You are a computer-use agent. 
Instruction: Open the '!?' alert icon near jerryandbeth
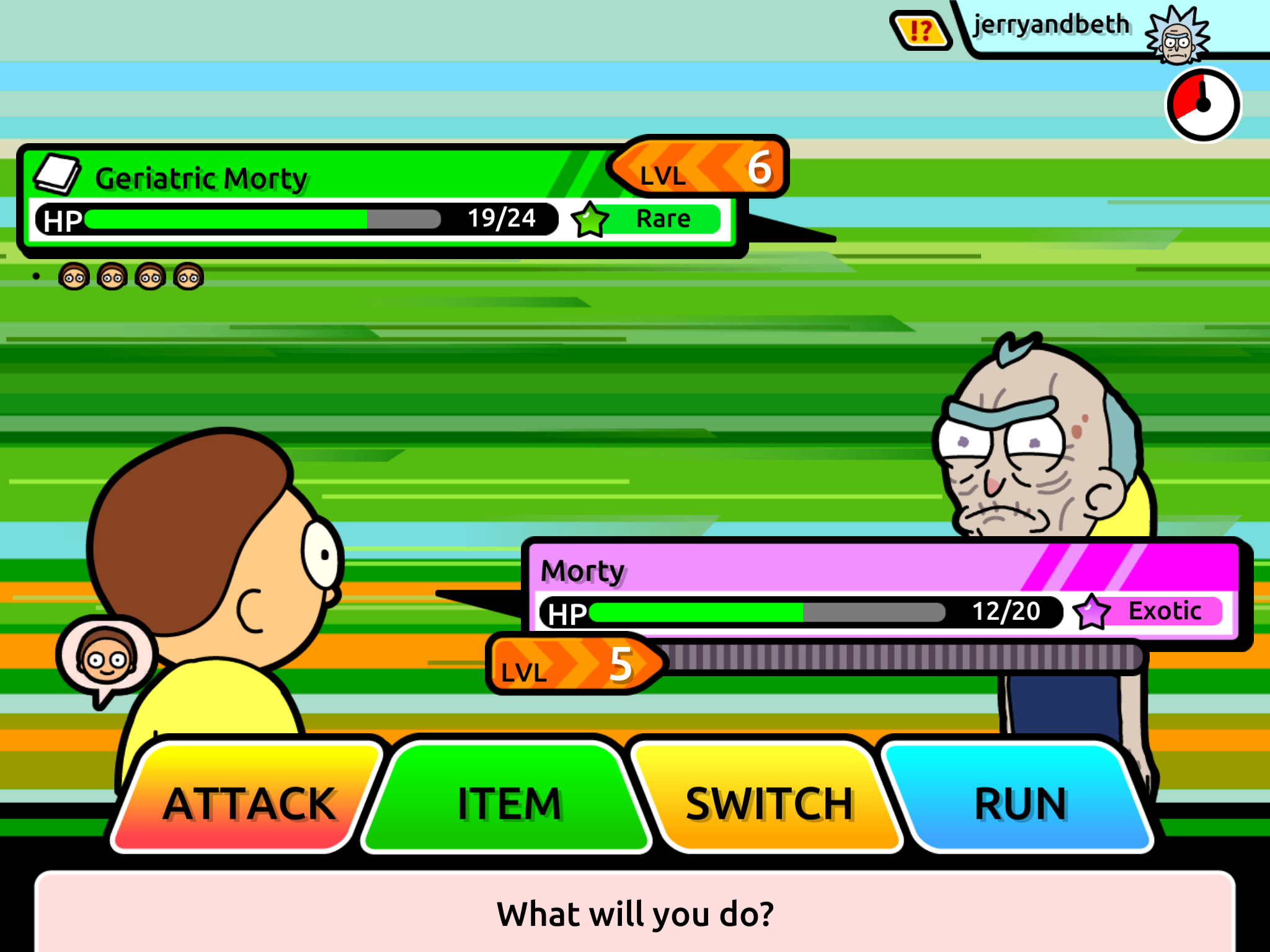coord(920,29)
